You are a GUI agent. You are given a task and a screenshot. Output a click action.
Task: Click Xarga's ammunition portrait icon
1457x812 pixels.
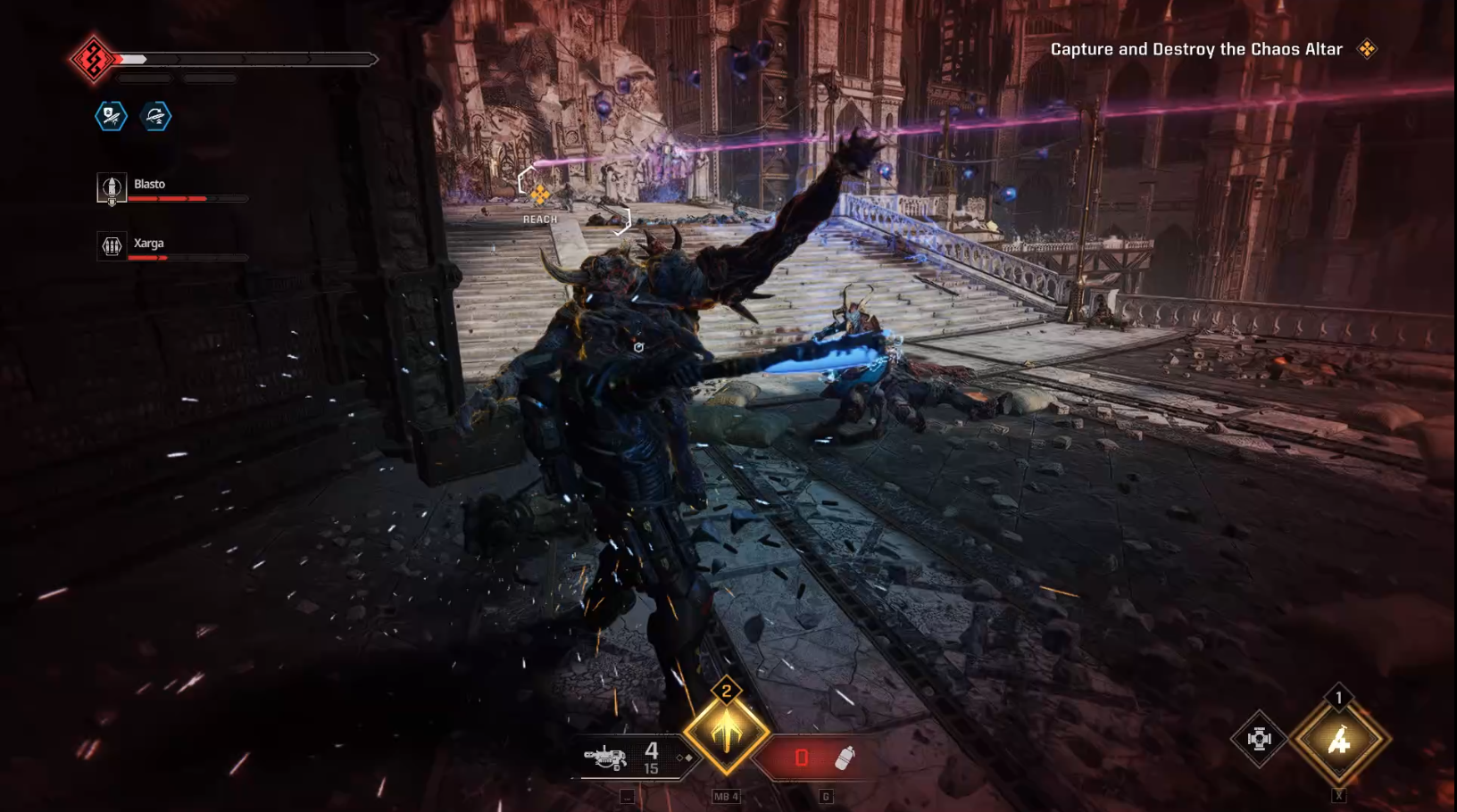[111, 247]
